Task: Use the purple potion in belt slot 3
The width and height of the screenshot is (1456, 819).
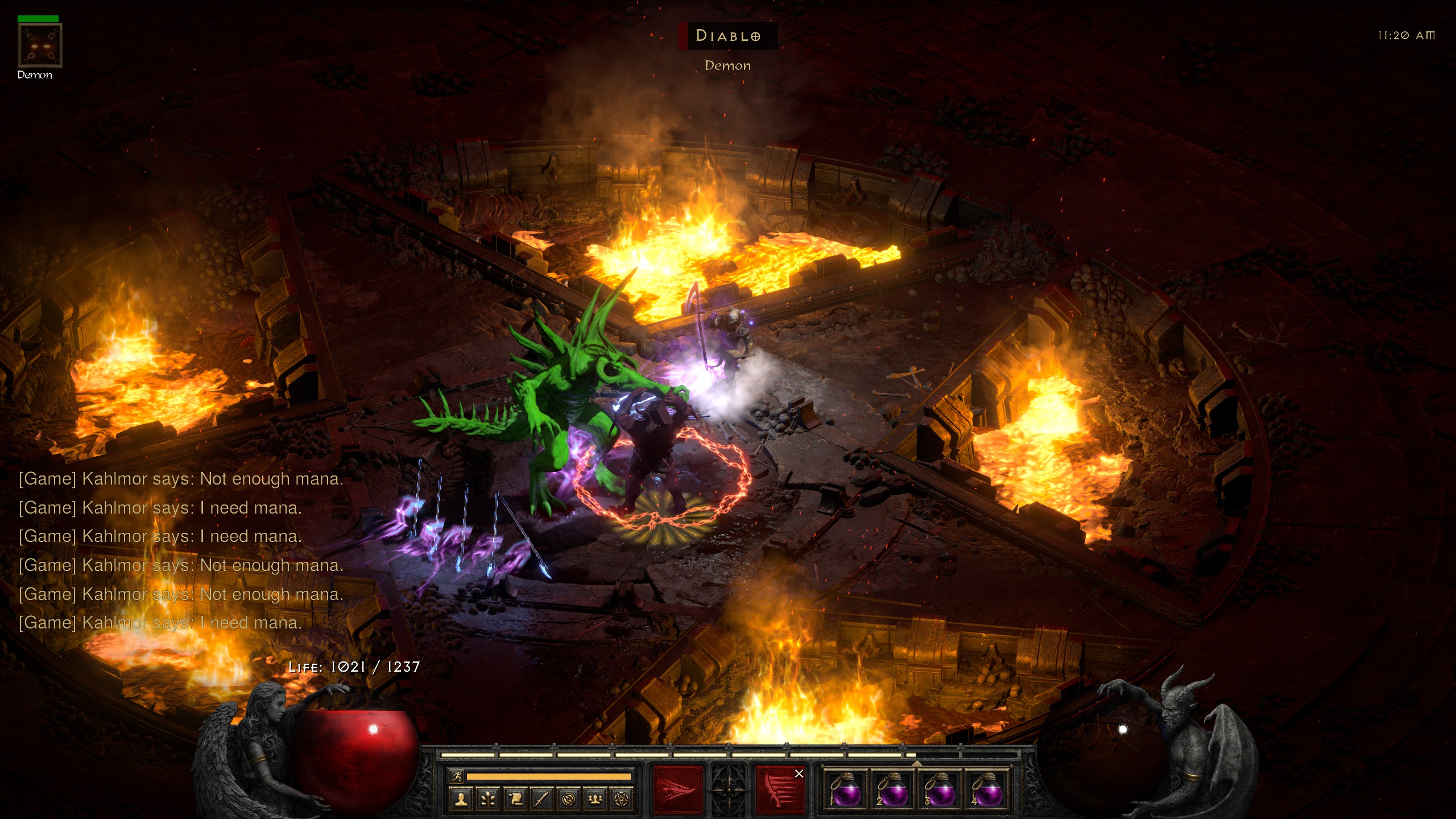Action: 940,789
